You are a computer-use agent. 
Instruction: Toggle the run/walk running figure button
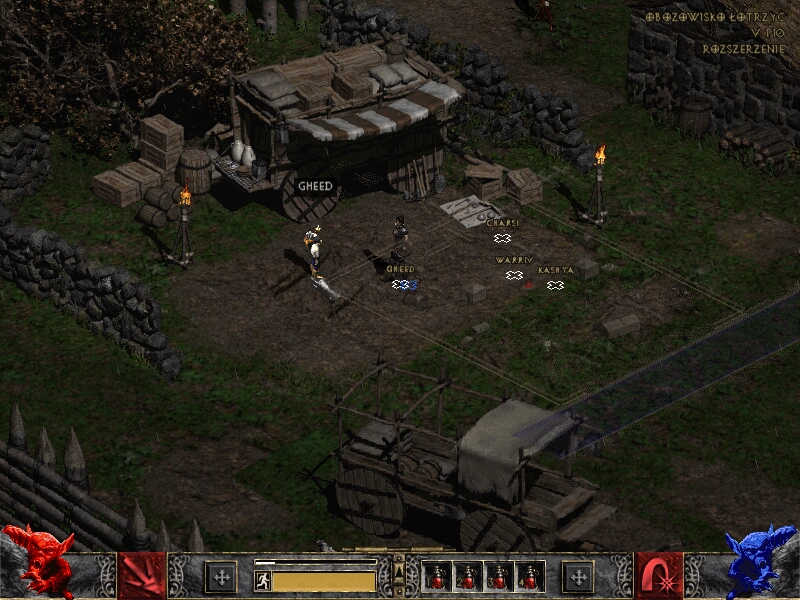(x=262, y=581)
